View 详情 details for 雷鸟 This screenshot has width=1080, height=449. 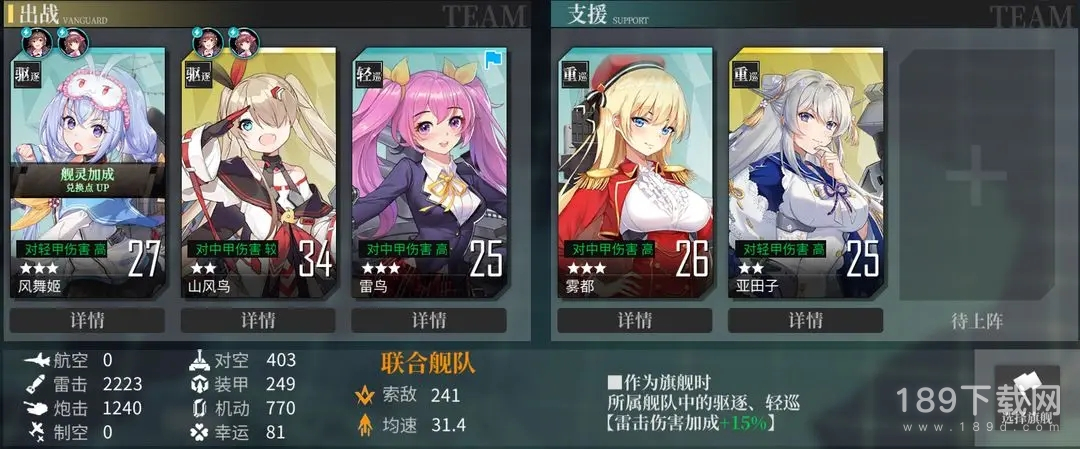coord(429,321)
